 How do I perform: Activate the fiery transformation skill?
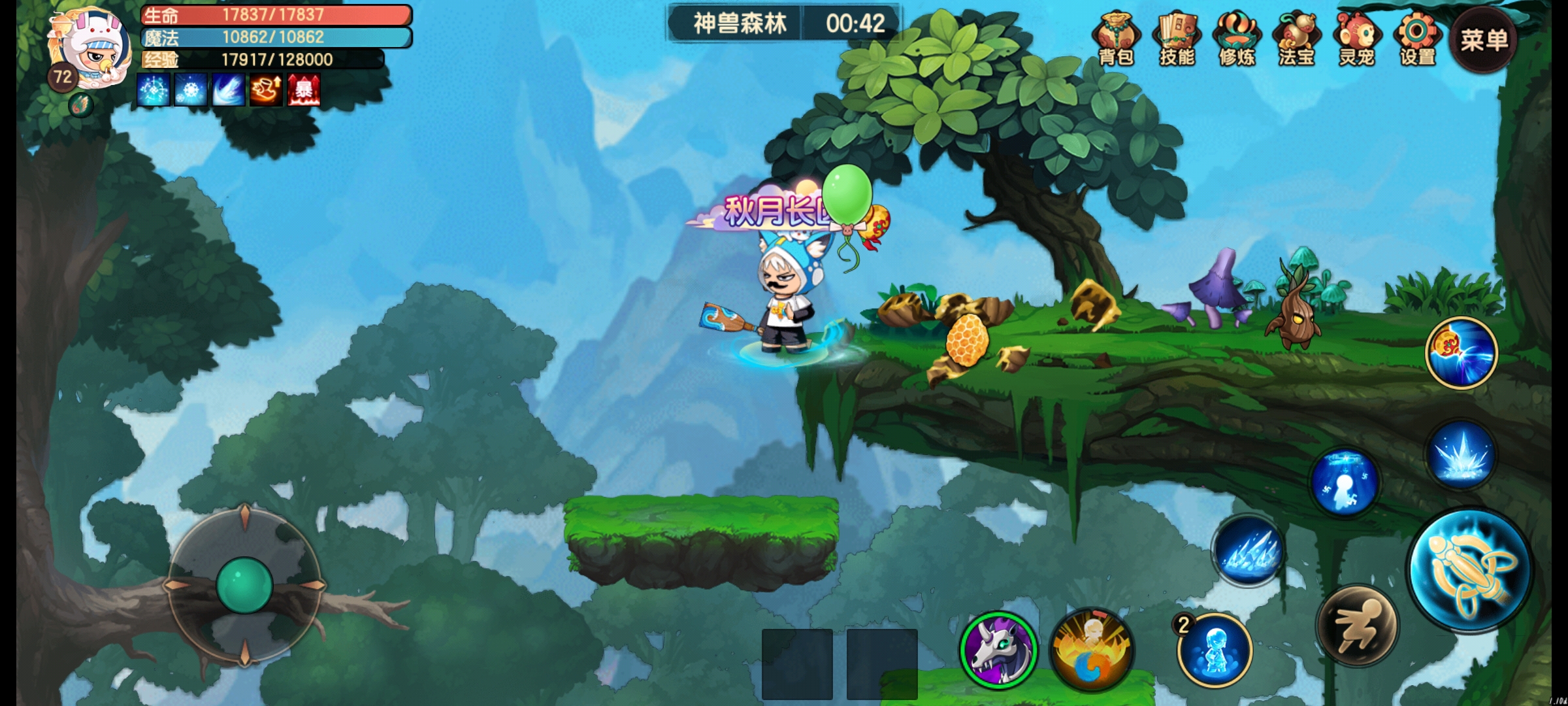pyautogui.click(x=1092, y=650)
